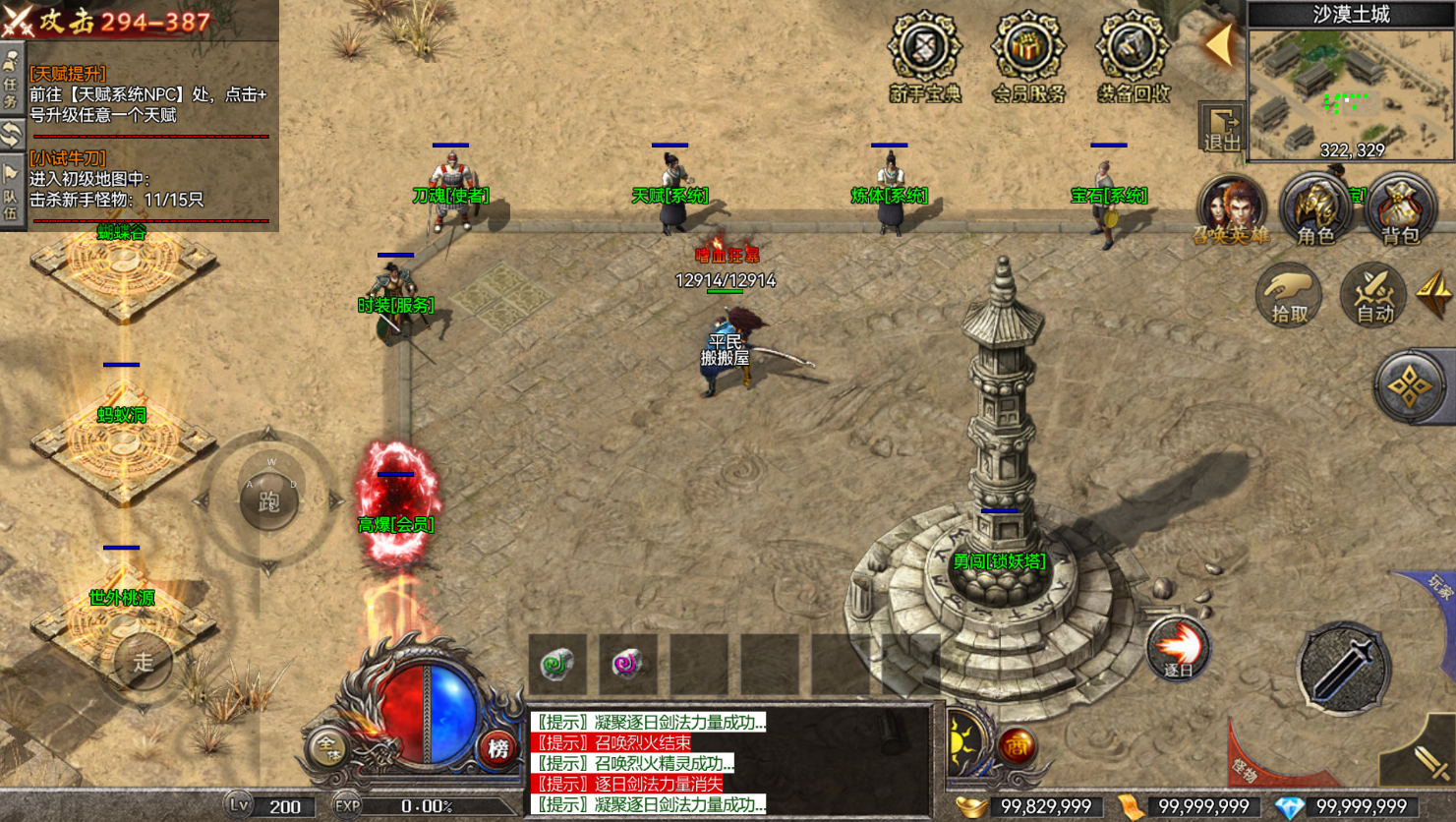Screen dimensions: 1456x822
Task: Collapse the top icon row with yellow arrow
Action: pos(1220,44)
